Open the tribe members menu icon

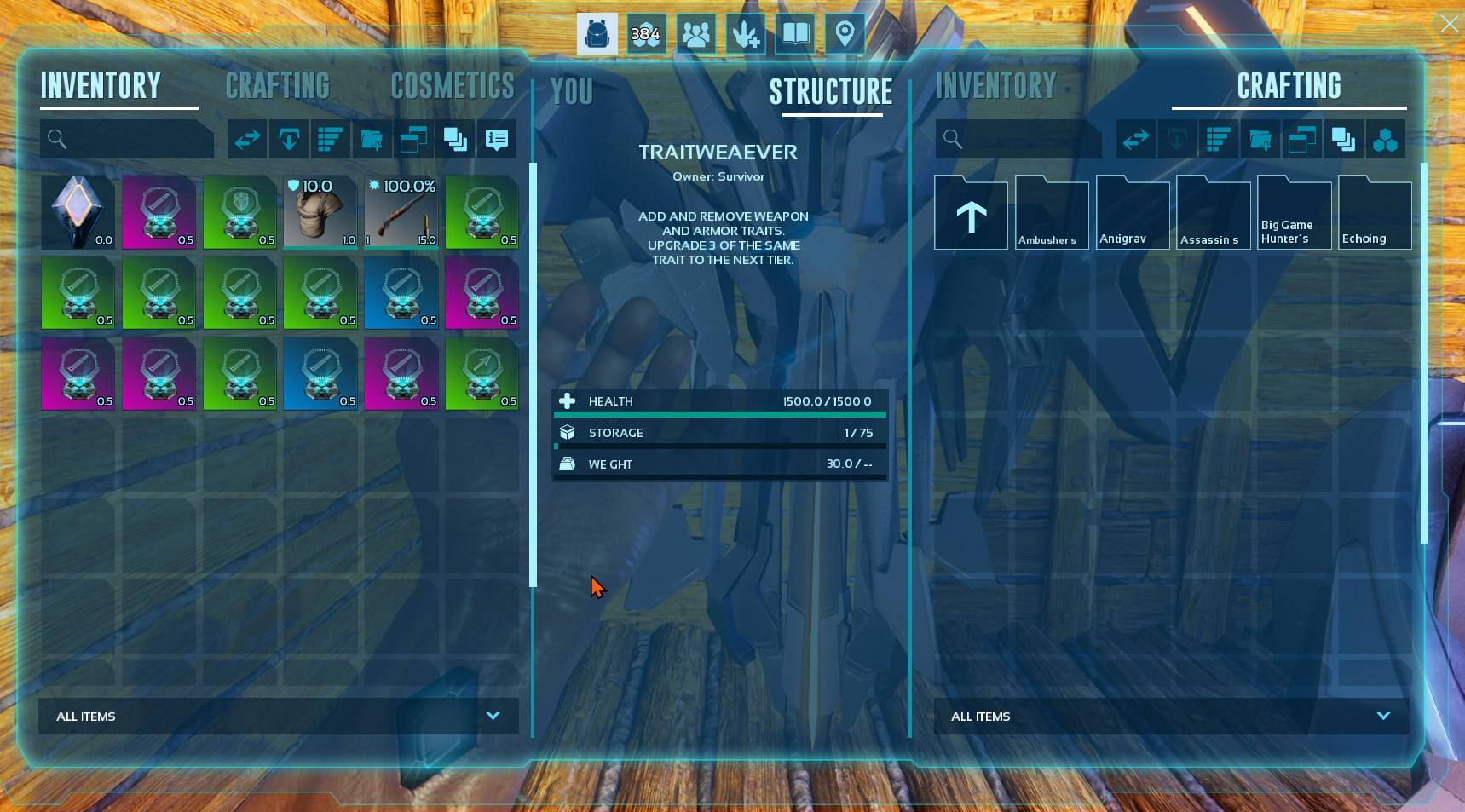click(x=695, y=34)
